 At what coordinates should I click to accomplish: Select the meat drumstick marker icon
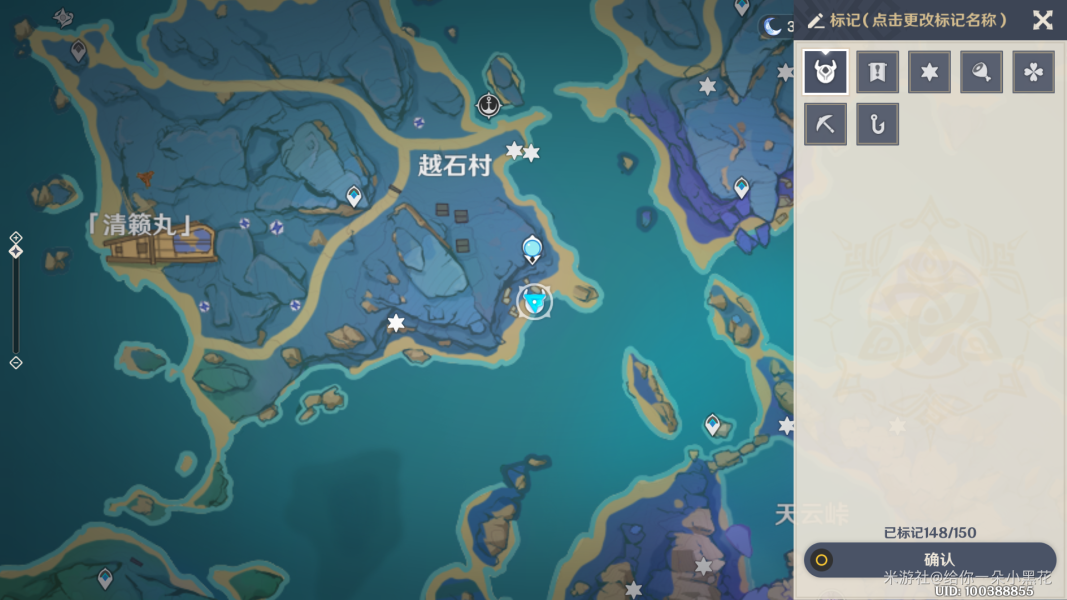pyautogui.click(x=981, y=72)
